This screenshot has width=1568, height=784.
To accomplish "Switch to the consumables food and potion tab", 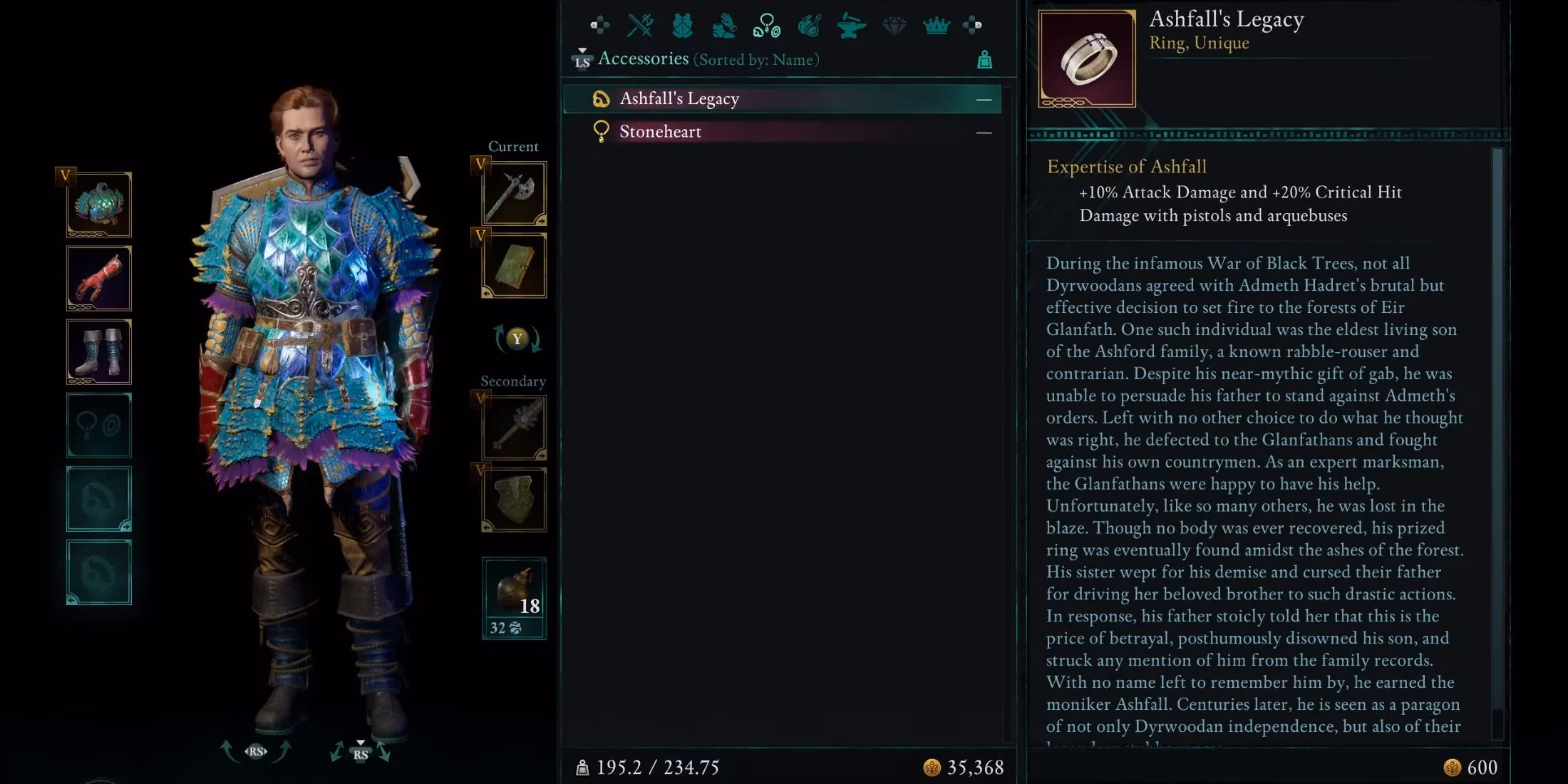I will coord(809,26).
